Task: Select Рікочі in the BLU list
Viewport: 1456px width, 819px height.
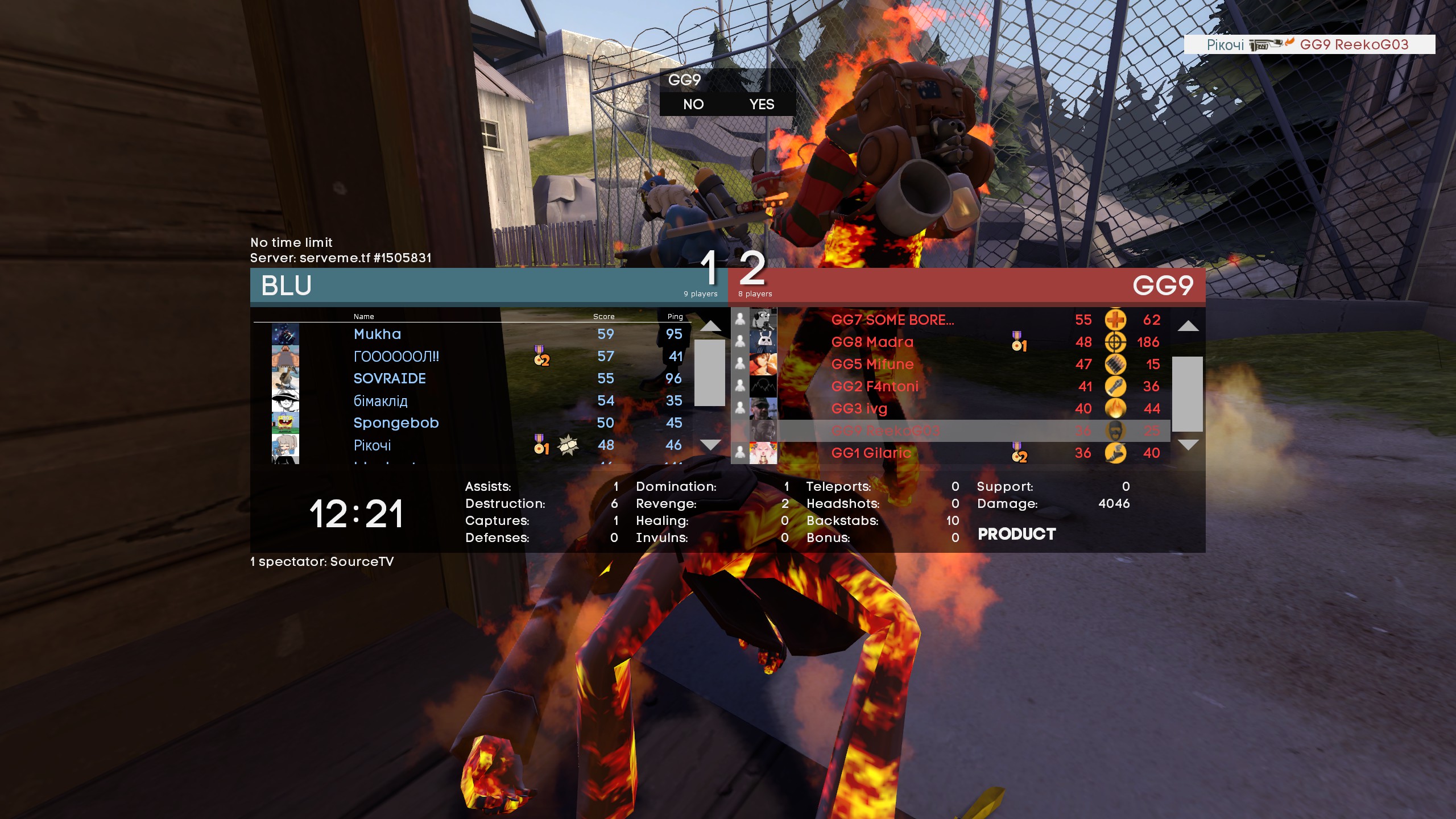Action: [x=372, y=445]
